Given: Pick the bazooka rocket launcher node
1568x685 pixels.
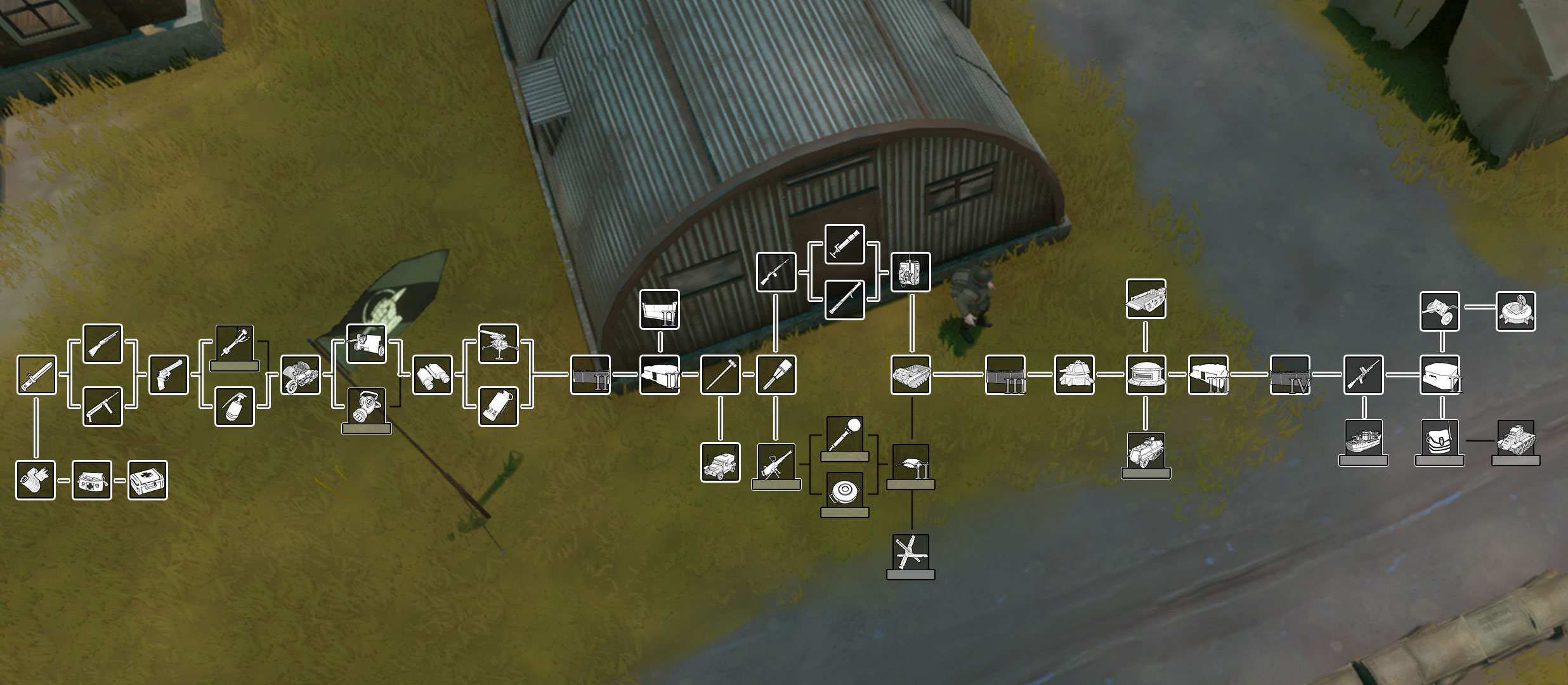Looking at the screenshot, I should (845, 299).
